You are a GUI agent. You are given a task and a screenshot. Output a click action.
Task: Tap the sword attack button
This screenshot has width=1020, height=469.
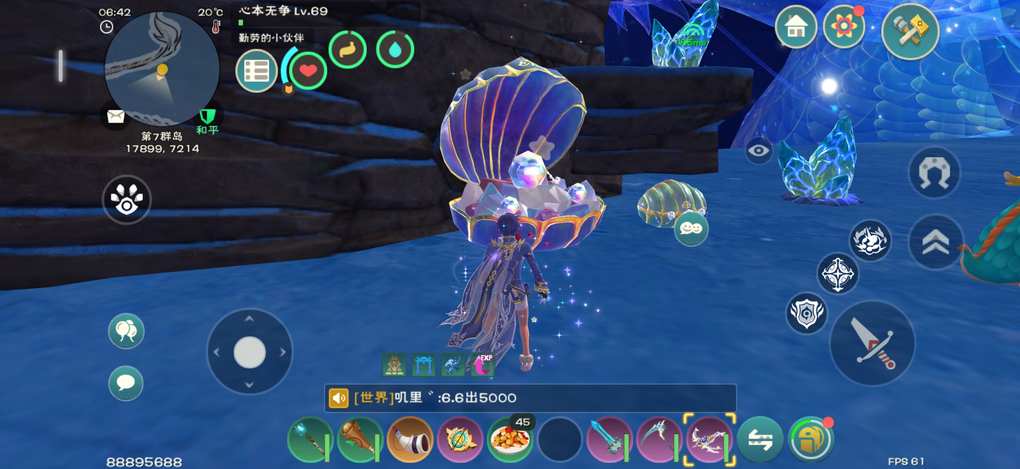(872, 343)
